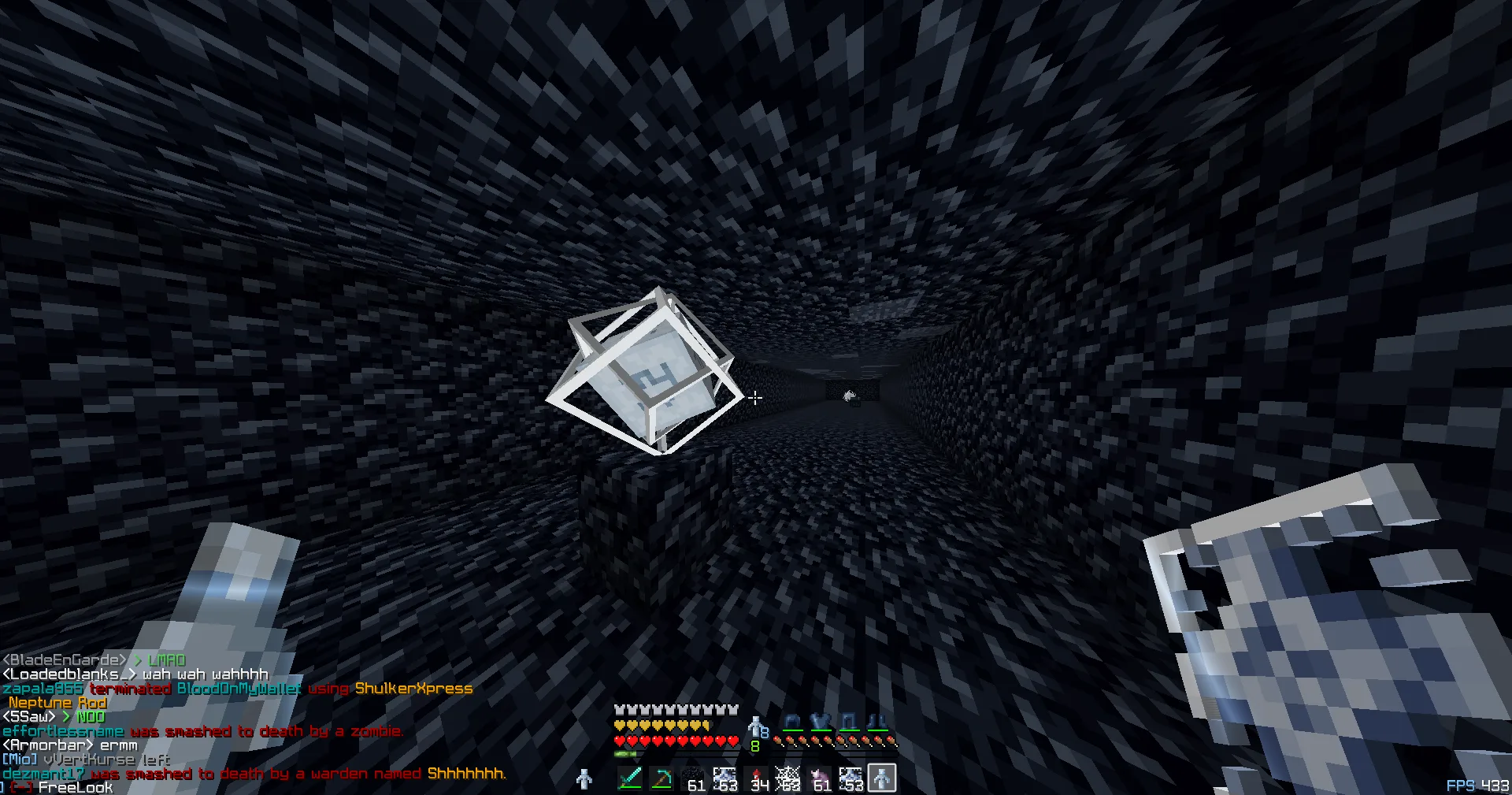Click the offhand totem slot
The height and width of the screenshot is (795, 1512).
coord(584,778)
